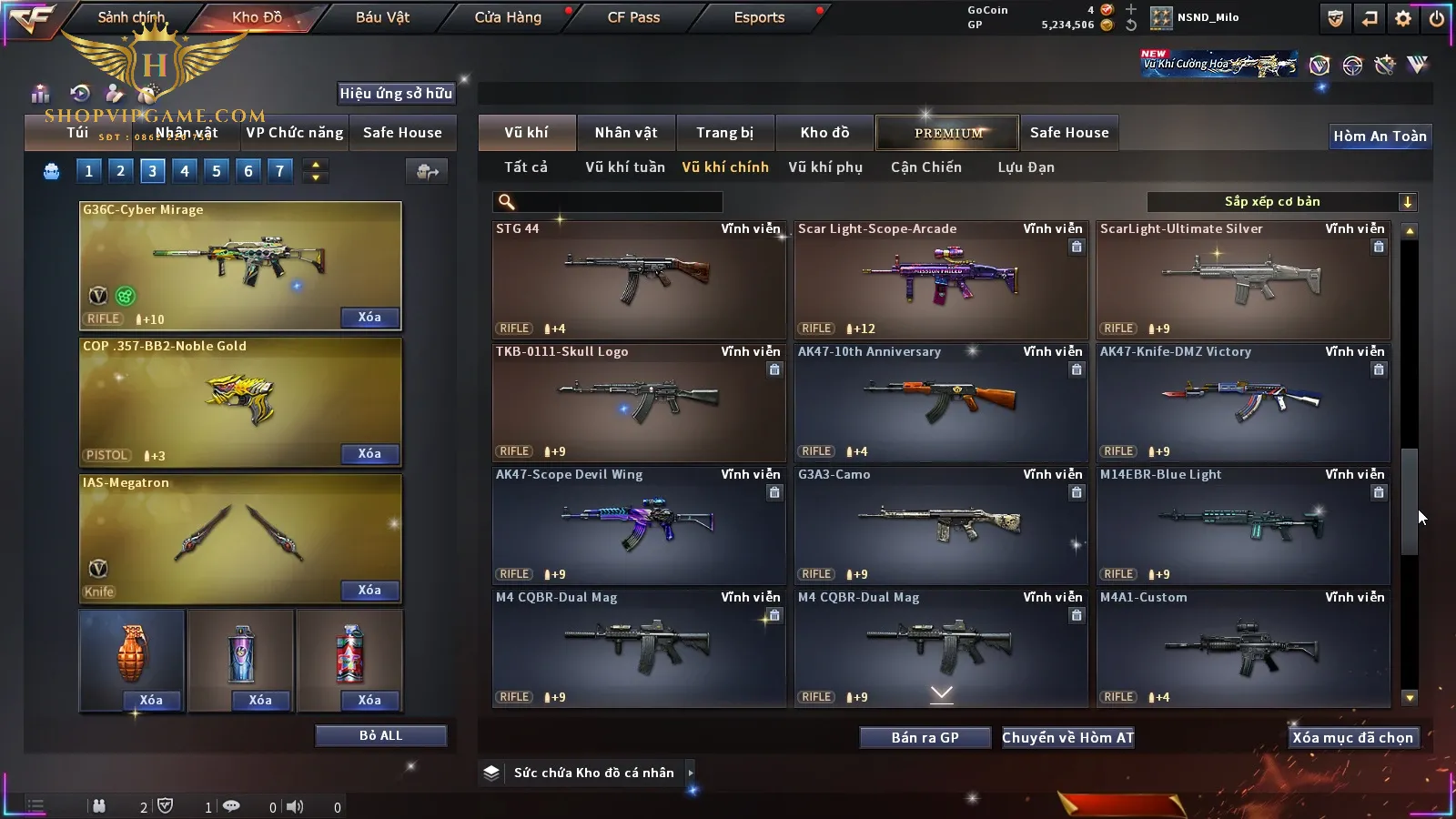
Task: Show the Vũ khí phụ category
Action: (824, 167)
